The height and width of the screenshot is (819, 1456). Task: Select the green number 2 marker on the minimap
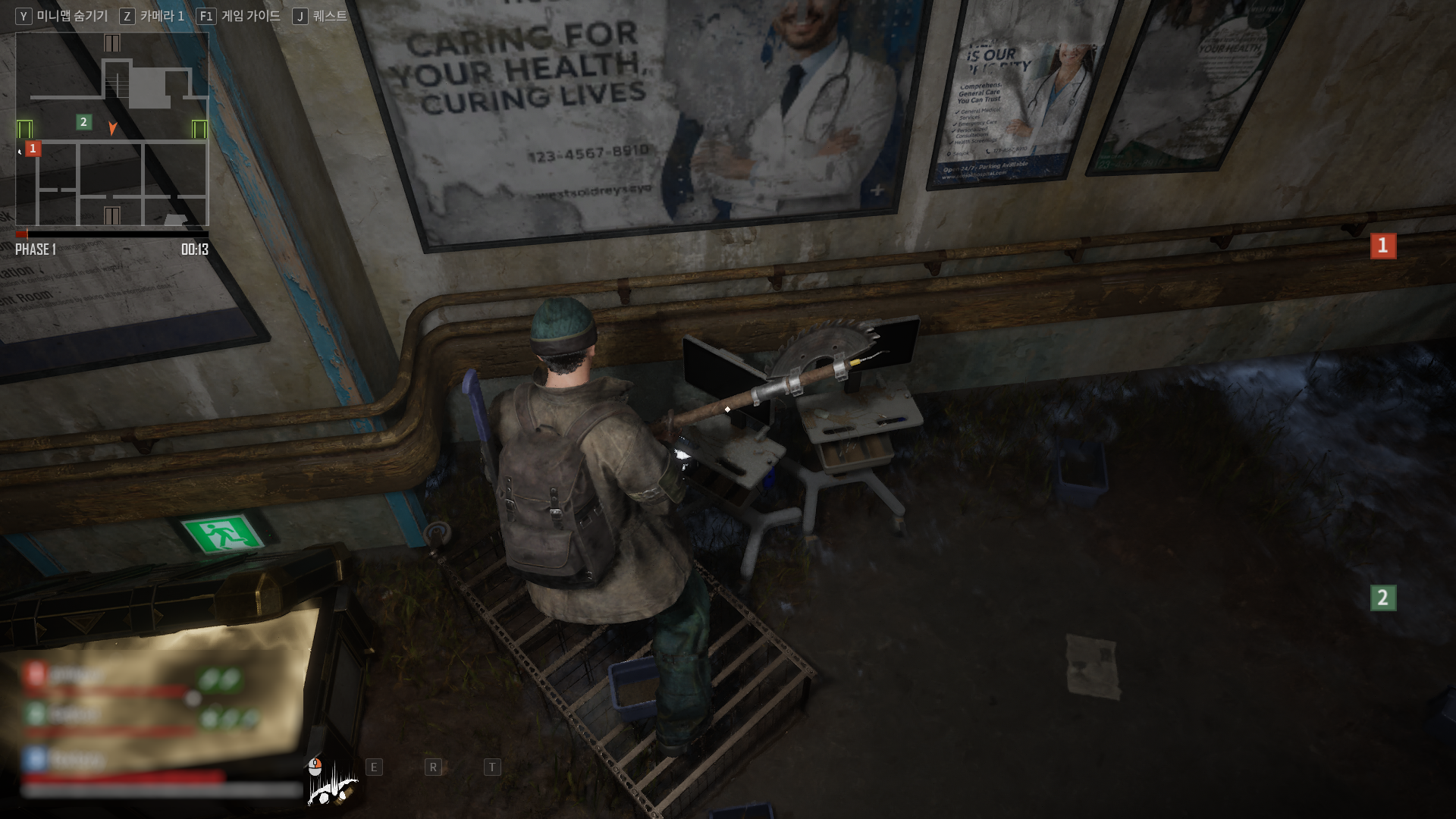coord(83,121)
